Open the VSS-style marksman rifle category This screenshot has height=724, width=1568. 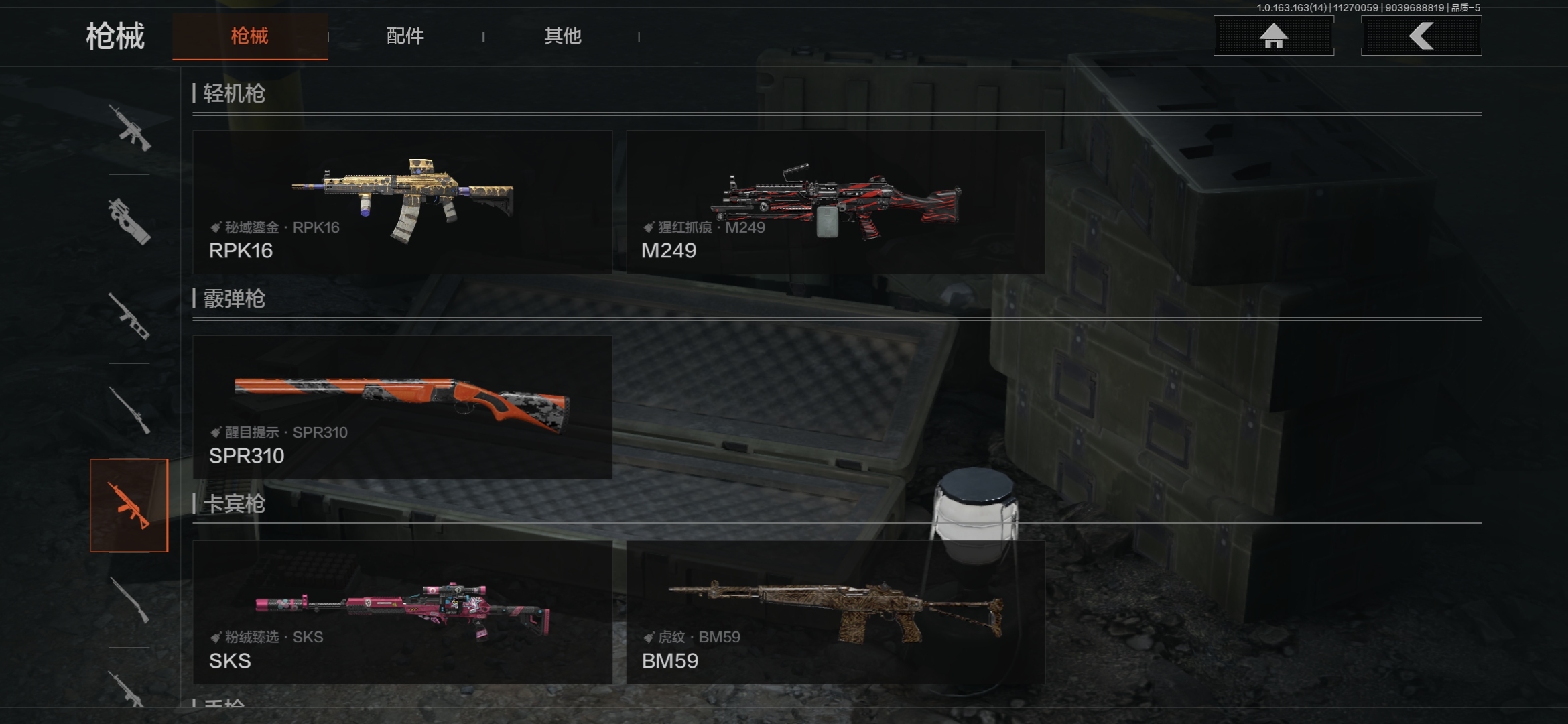(x=129, y=316)
